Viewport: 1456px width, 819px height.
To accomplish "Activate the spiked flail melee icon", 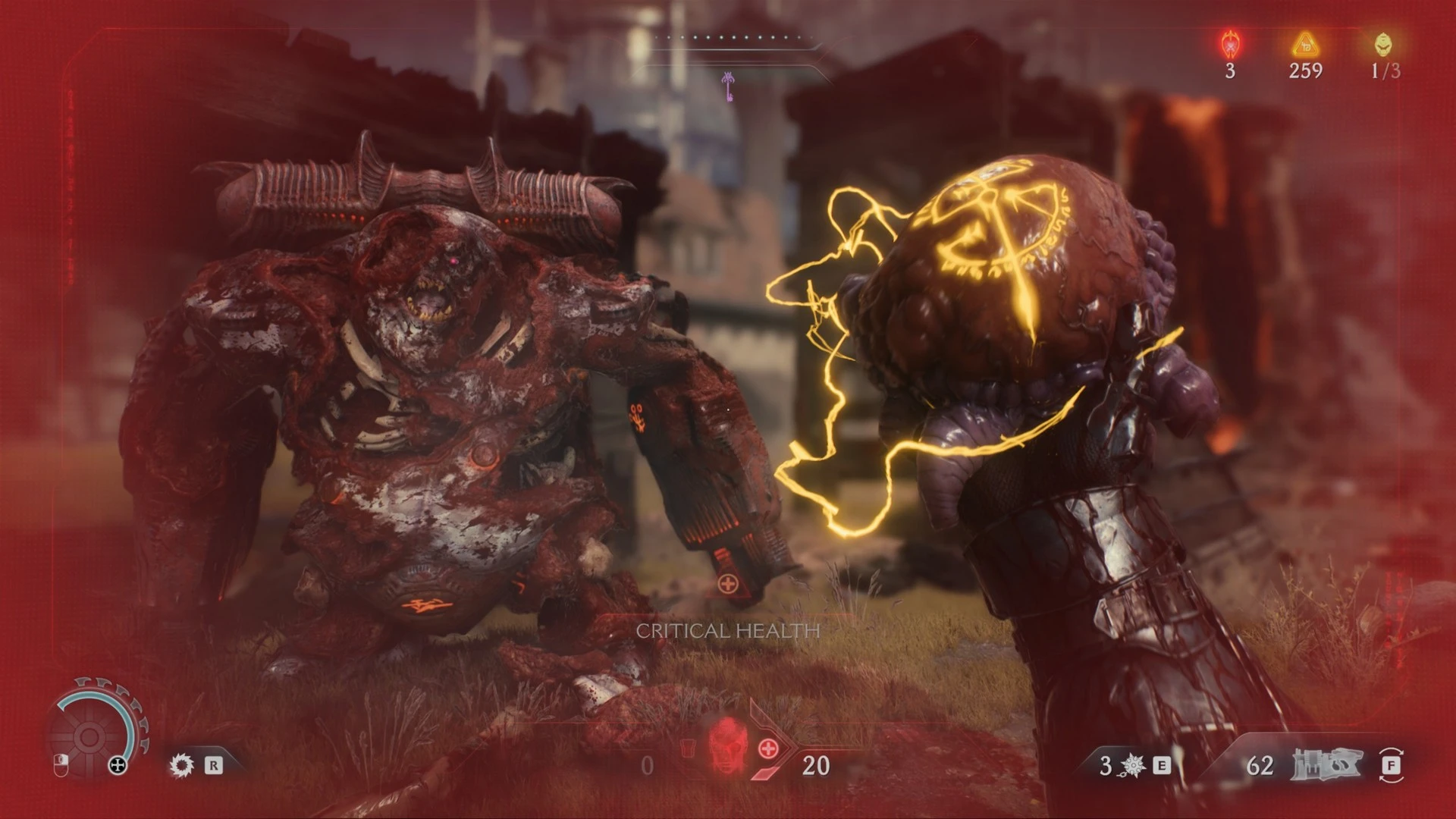I will (x=1133, y=765).
